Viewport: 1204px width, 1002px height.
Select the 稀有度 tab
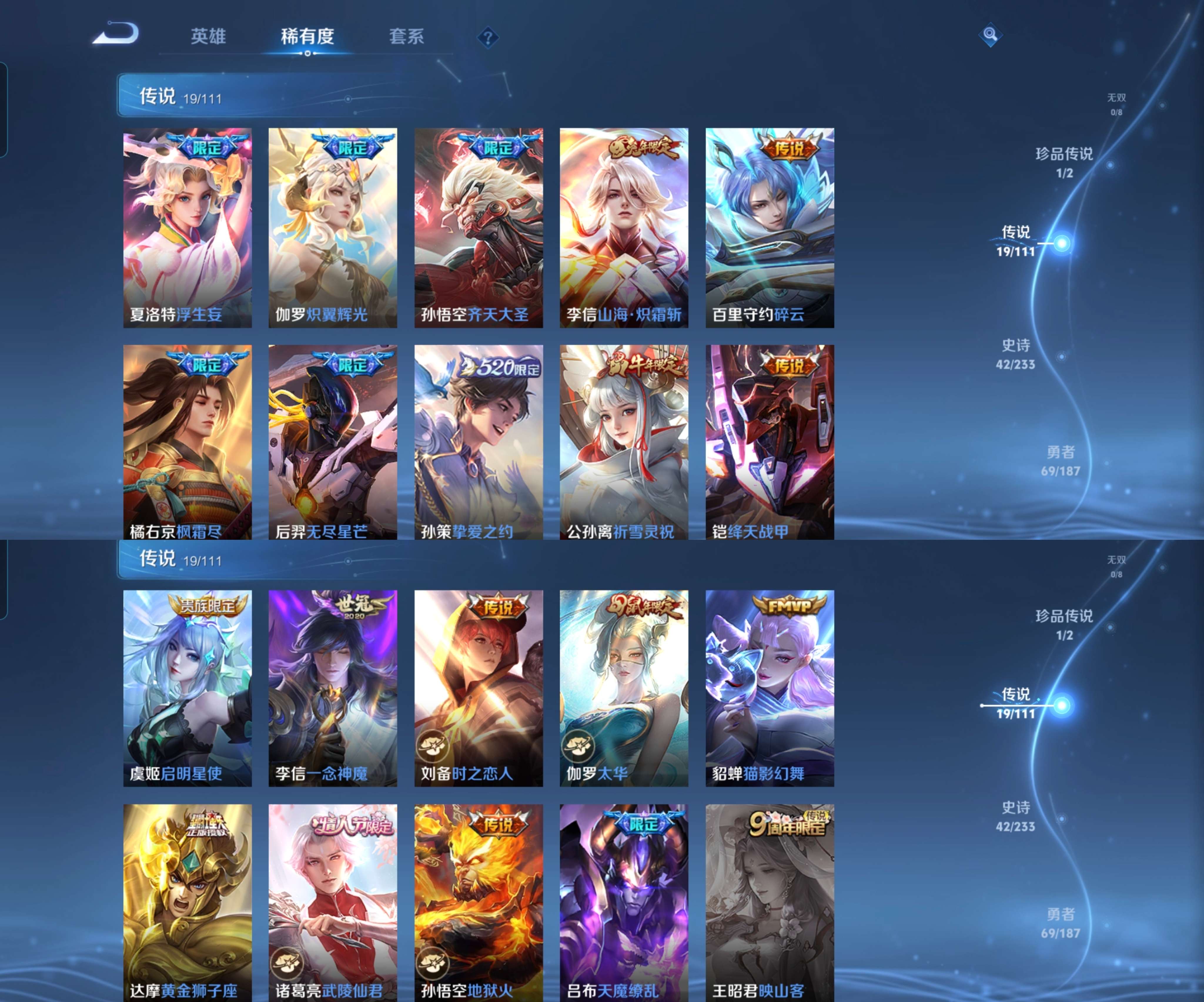(307, 37)
